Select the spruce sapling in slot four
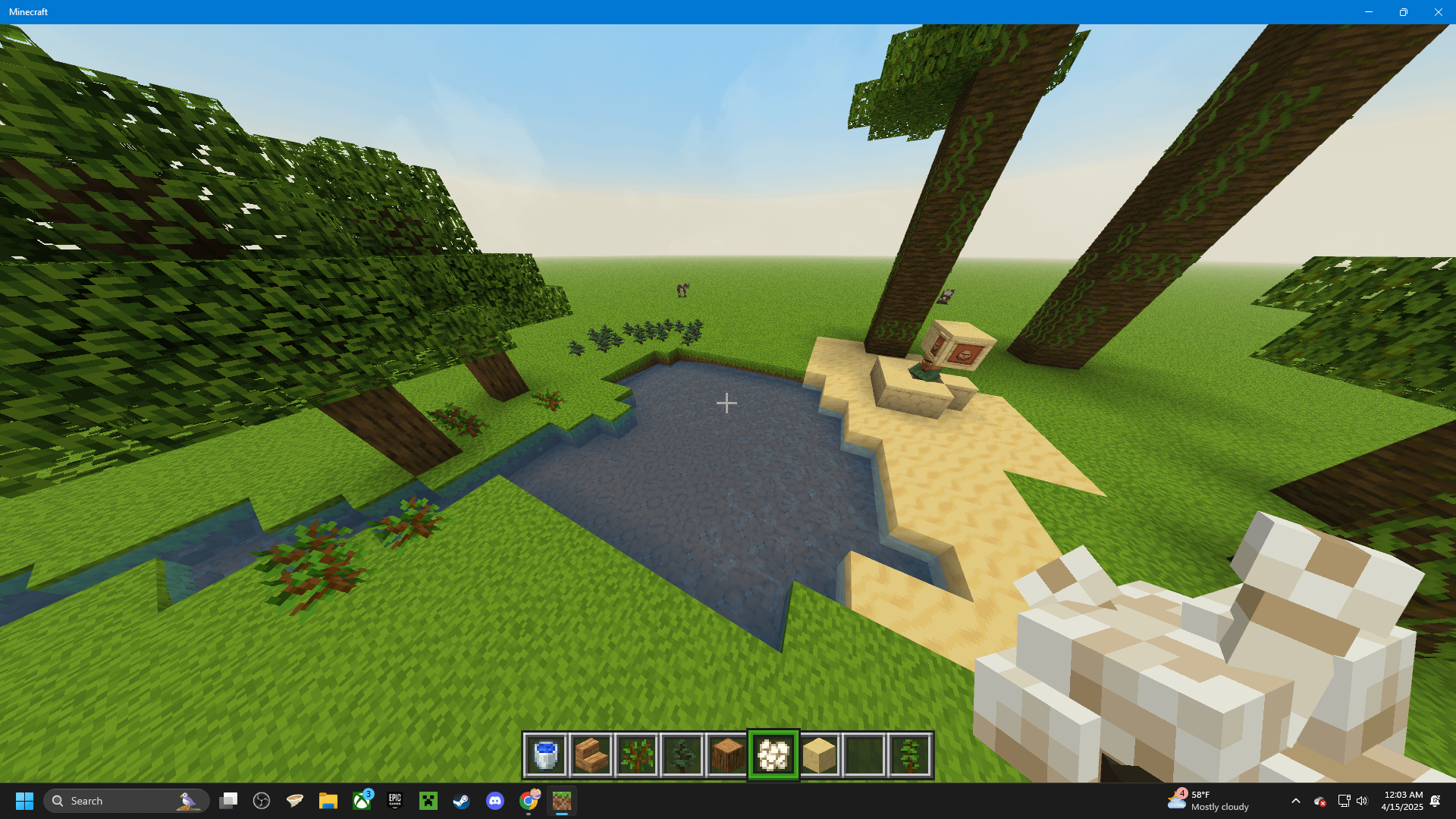 click(x=682, y=754)
